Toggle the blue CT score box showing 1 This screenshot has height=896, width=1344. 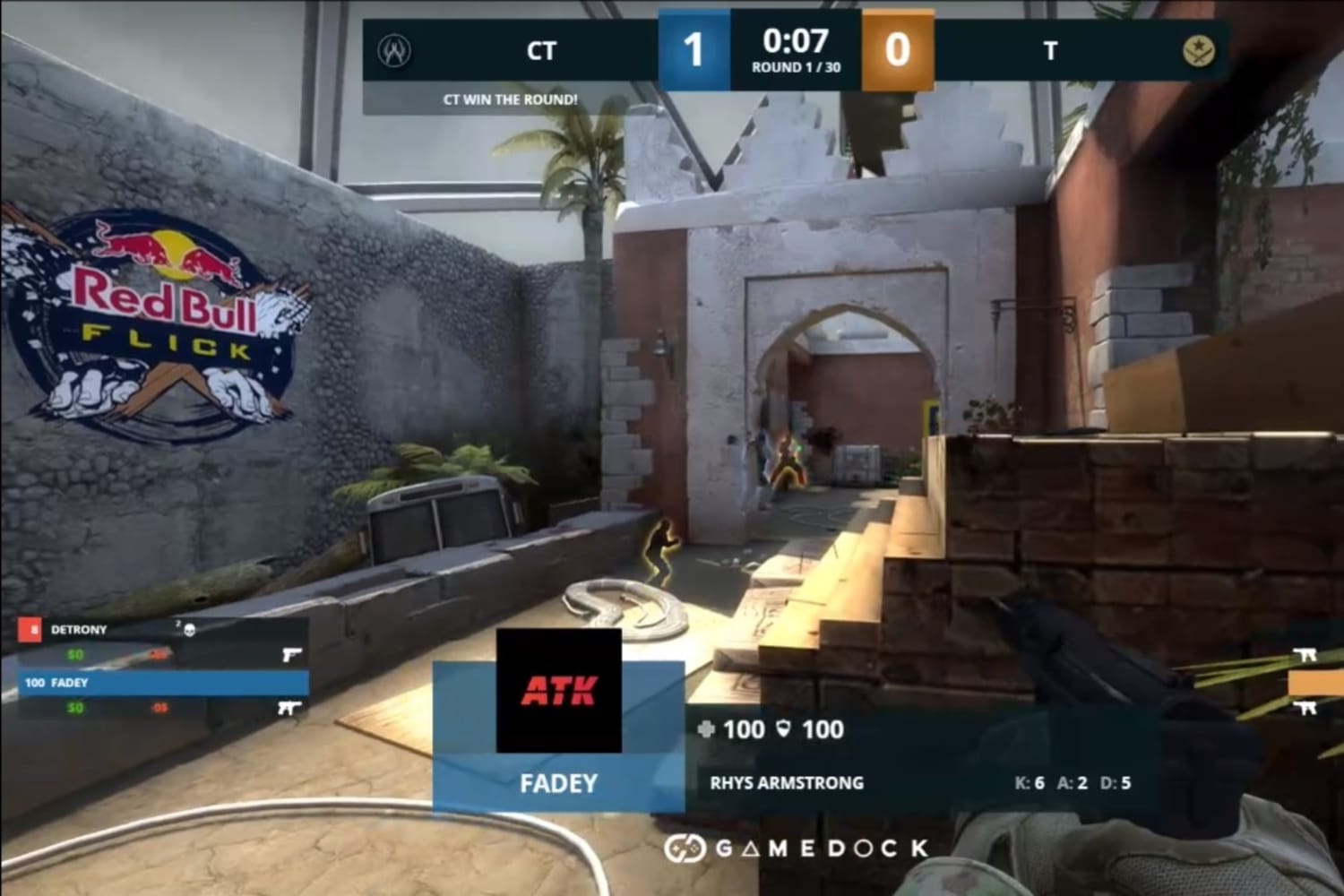(x=696, y=49)
